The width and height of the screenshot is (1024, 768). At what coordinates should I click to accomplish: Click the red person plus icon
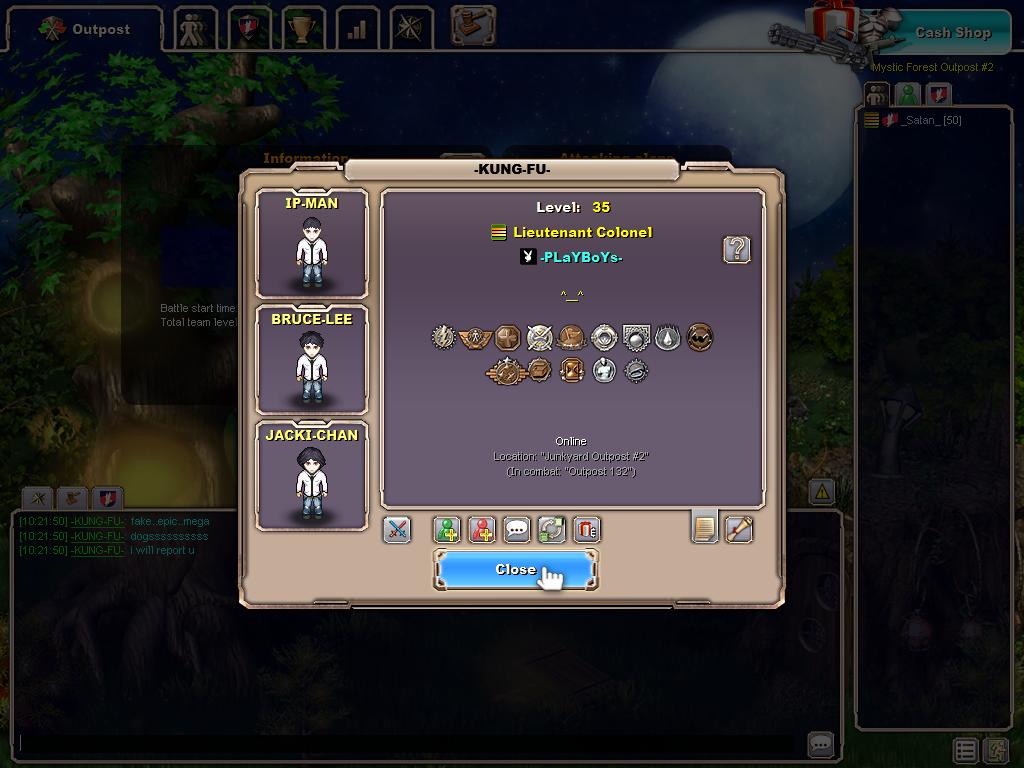click(482, 529)
